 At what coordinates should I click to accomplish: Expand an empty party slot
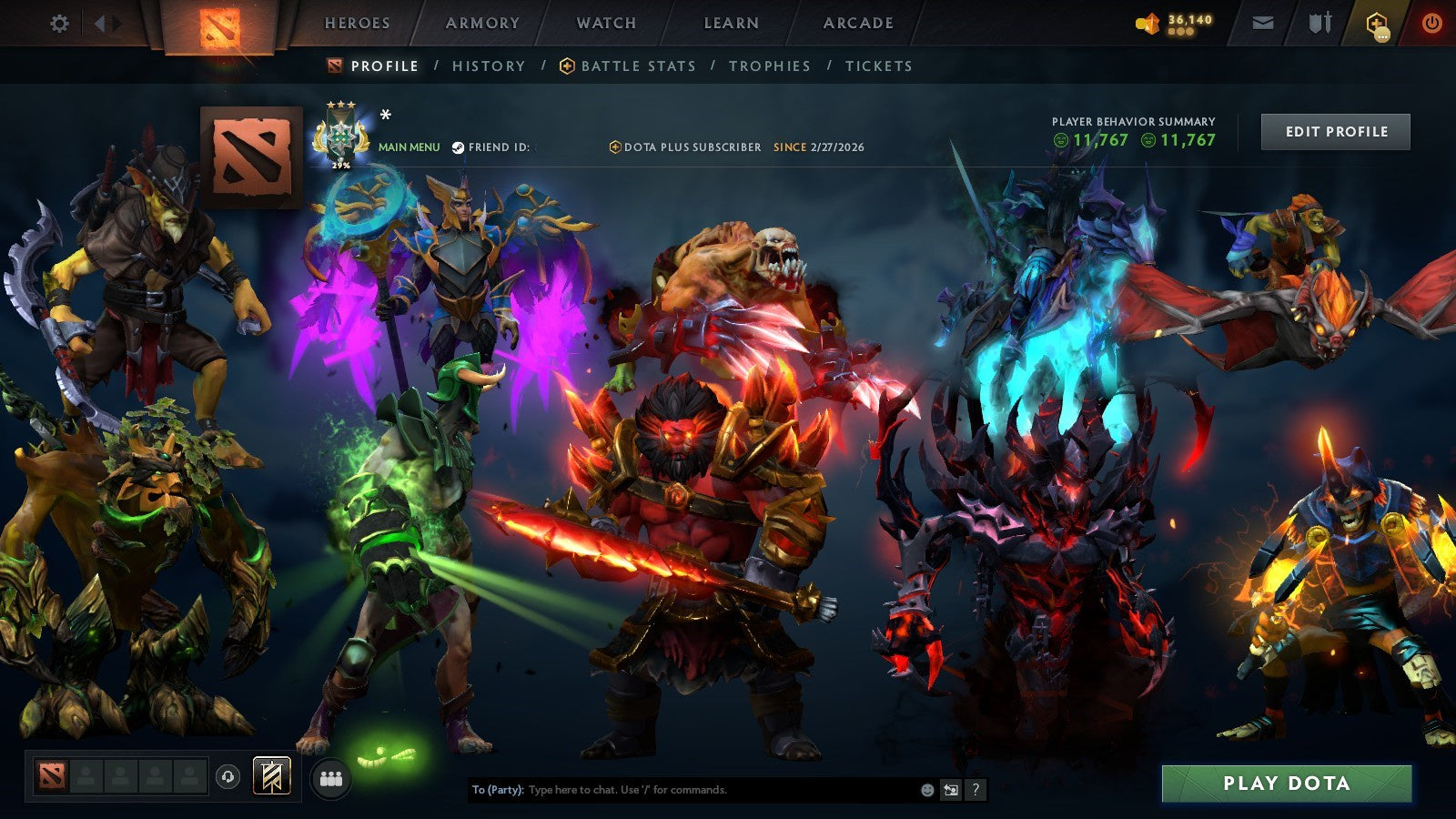coord(86,777)
